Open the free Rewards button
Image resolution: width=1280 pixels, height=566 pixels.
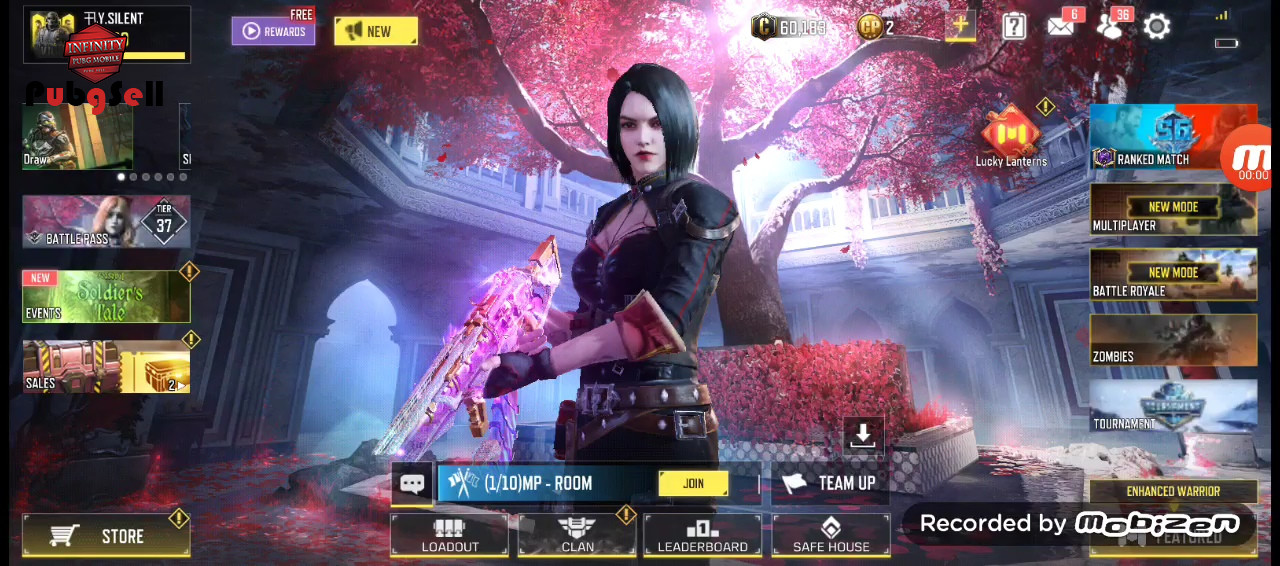click(x=273, y=31)
